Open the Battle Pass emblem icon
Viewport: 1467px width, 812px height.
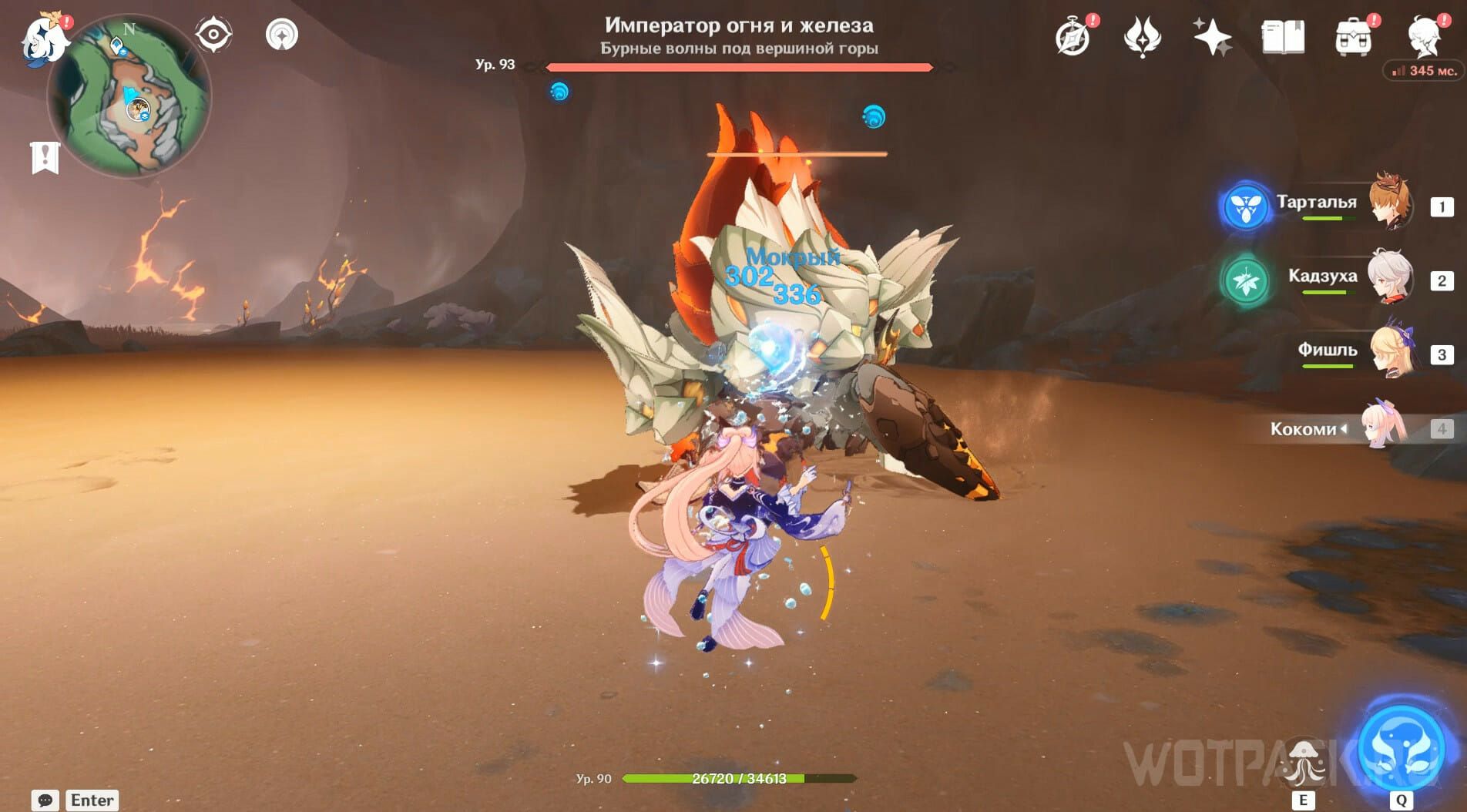1142,37
